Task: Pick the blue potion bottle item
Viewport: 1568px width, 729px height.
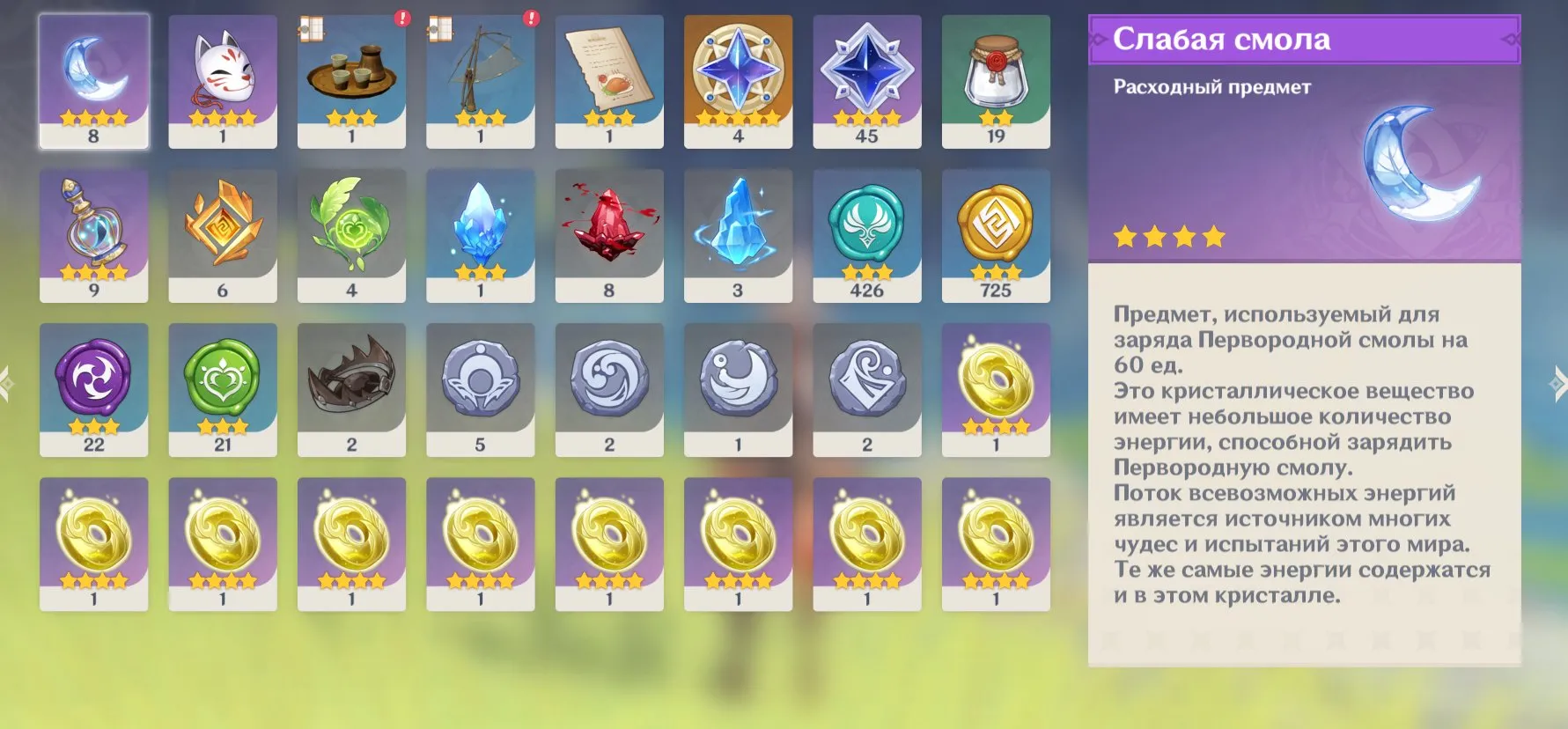Action: coord(93,235)
